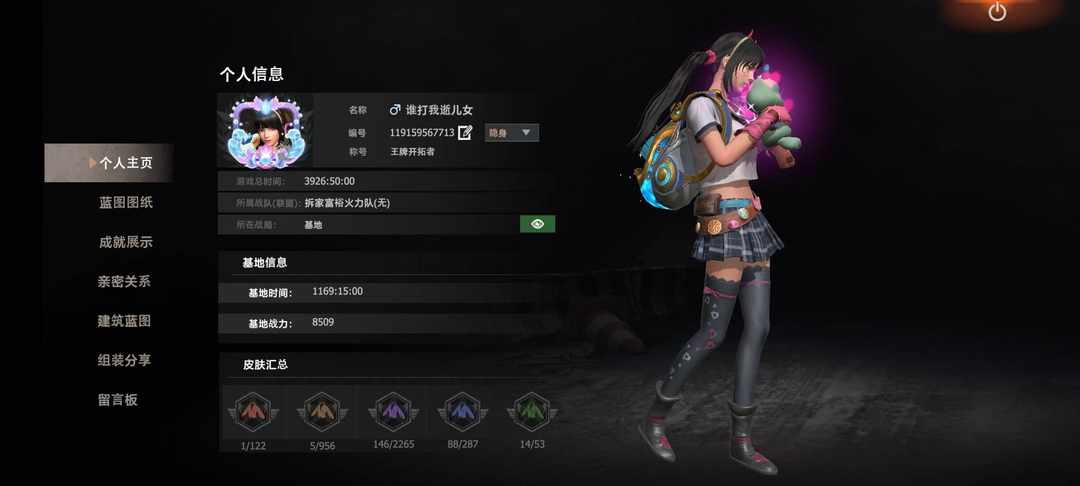Viewport: 1080px width, 486px height.
Task: Choose the blue skin category 88/287
Action: (463, 413)
